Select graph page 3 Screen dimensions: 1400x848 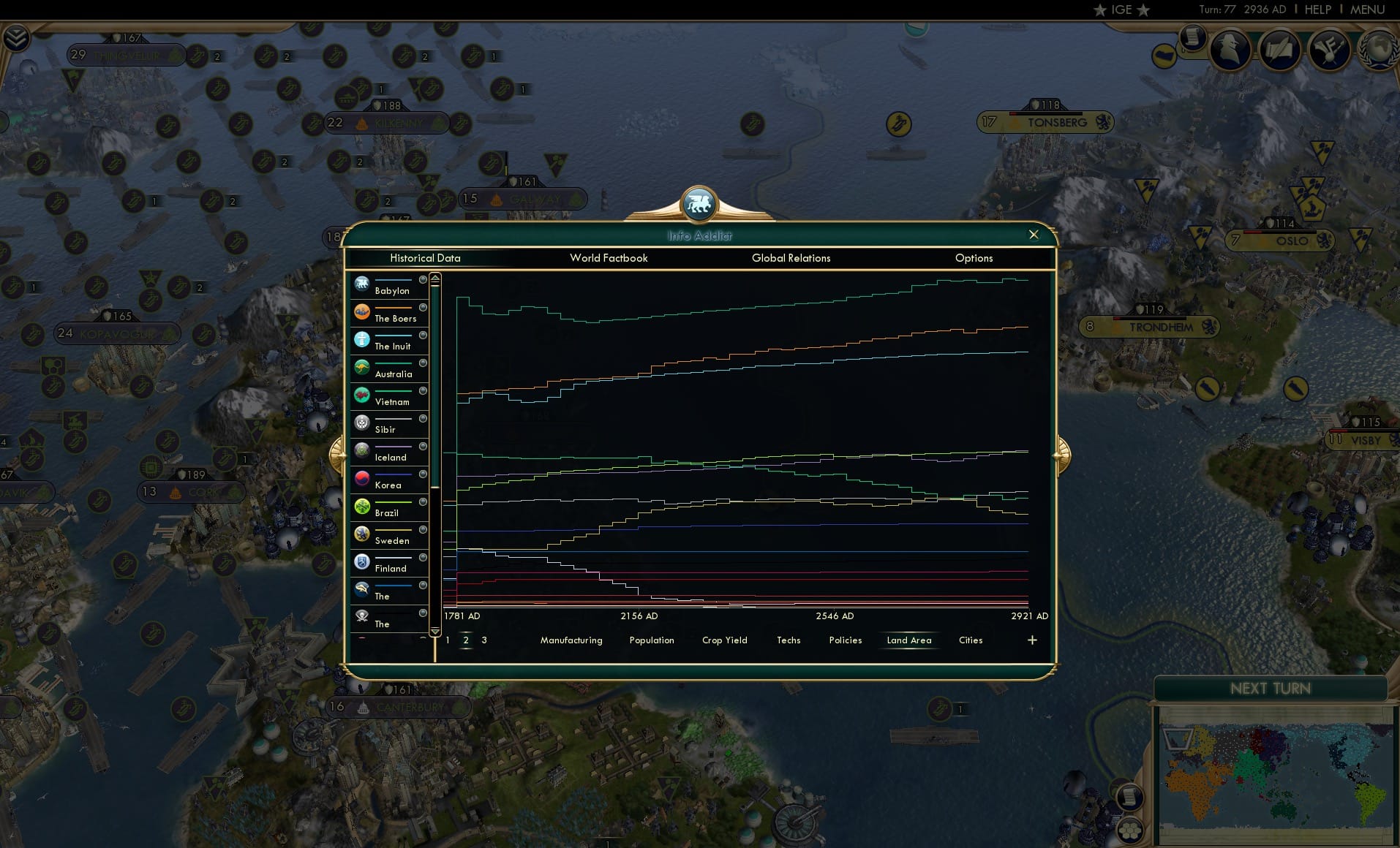tap(483, 639)
